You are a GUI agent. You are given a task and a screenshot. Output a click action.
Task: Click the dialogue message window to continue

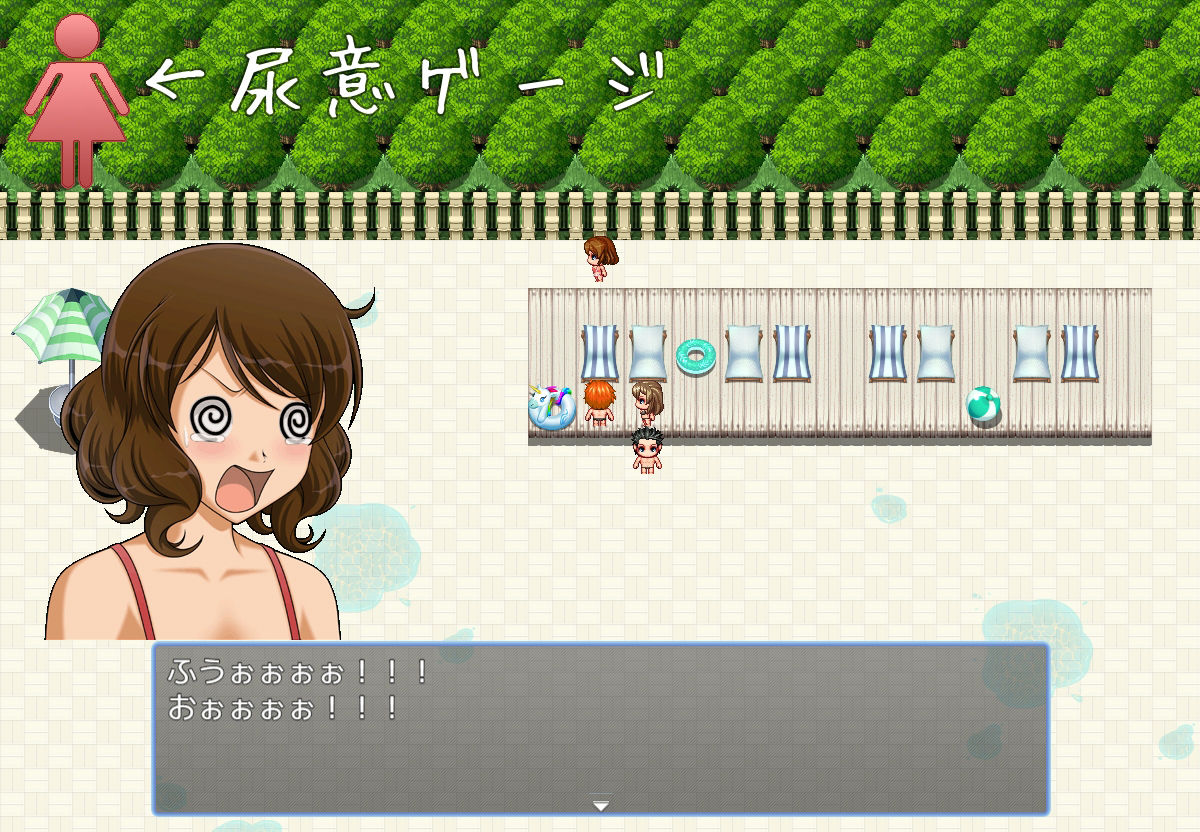click(x=600, y=728)
